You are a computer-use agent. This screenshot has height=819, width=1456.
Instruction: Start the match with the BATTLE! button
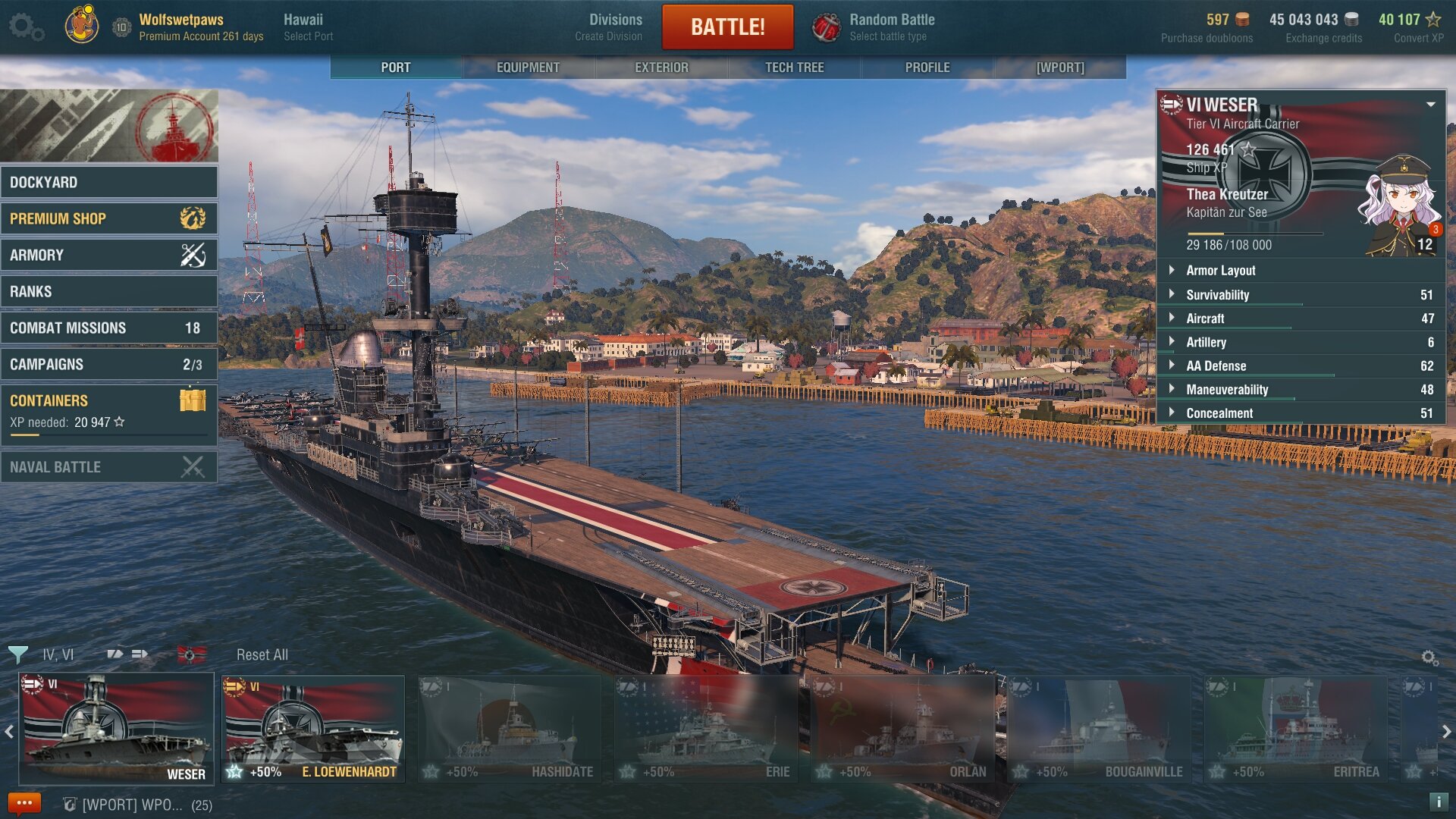727,27
